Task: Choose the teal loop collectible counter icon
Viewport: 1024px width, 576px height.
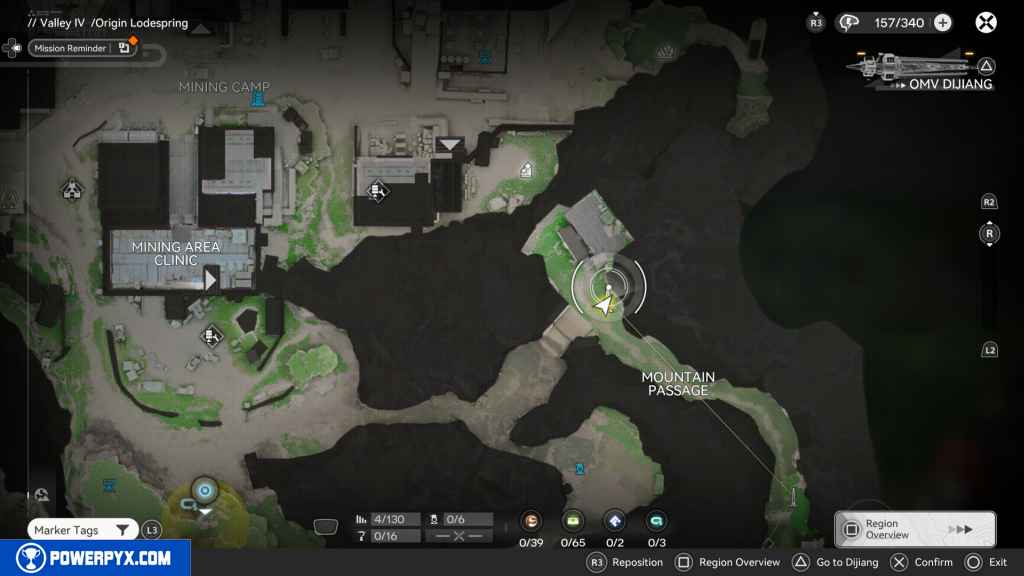Action: point(657,521)
